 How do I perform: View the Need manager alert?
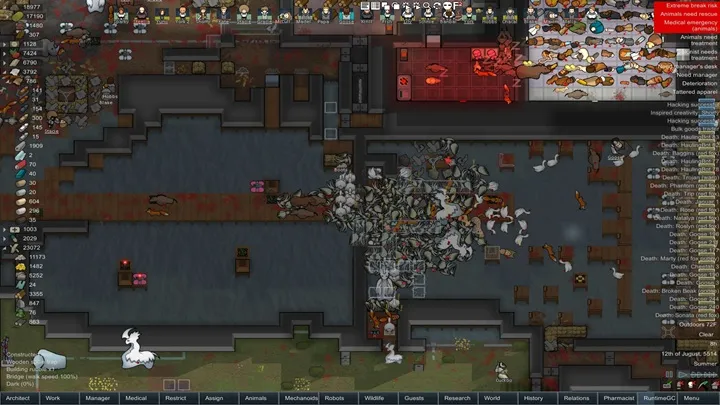point(685,74)
